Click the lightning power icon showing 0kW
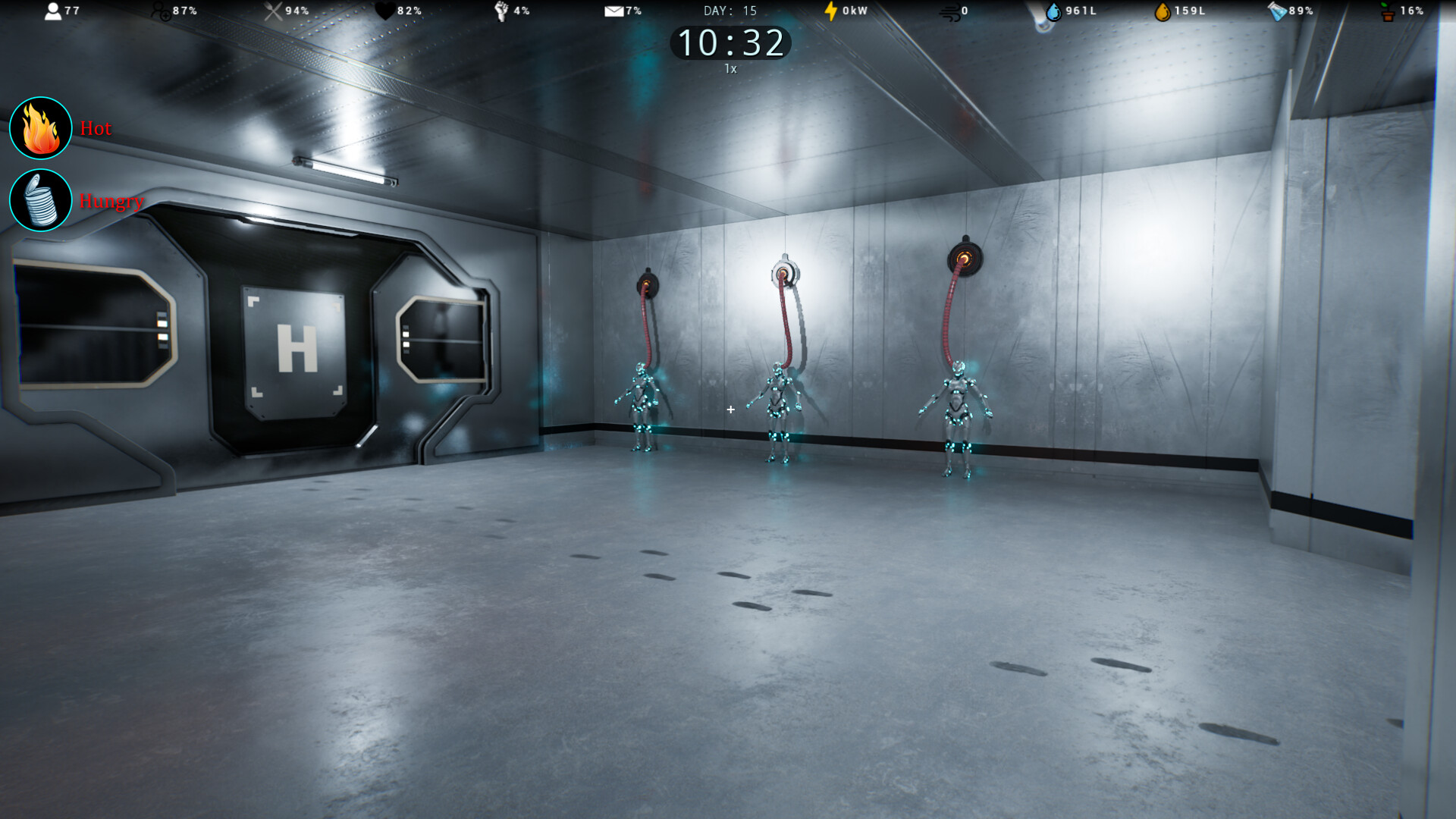This screenshot has width=1456, height=819. 829,10
